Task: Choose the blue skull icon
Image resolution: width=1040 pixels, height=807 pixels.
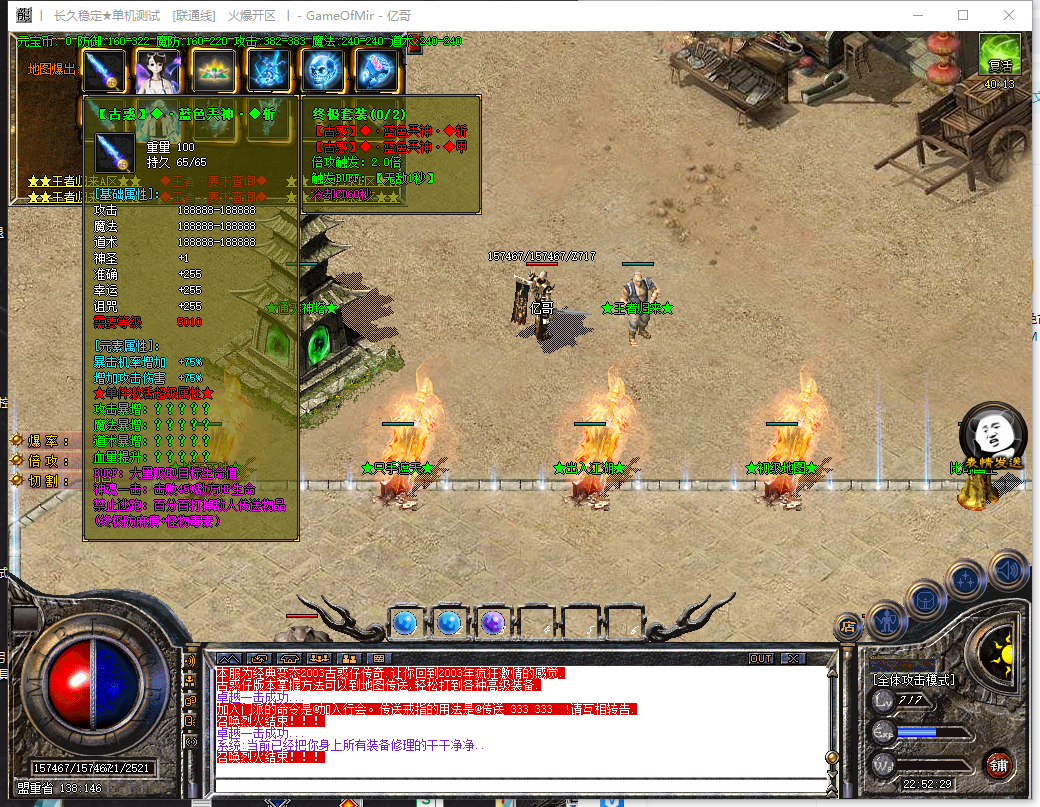Action: (322, 70)
